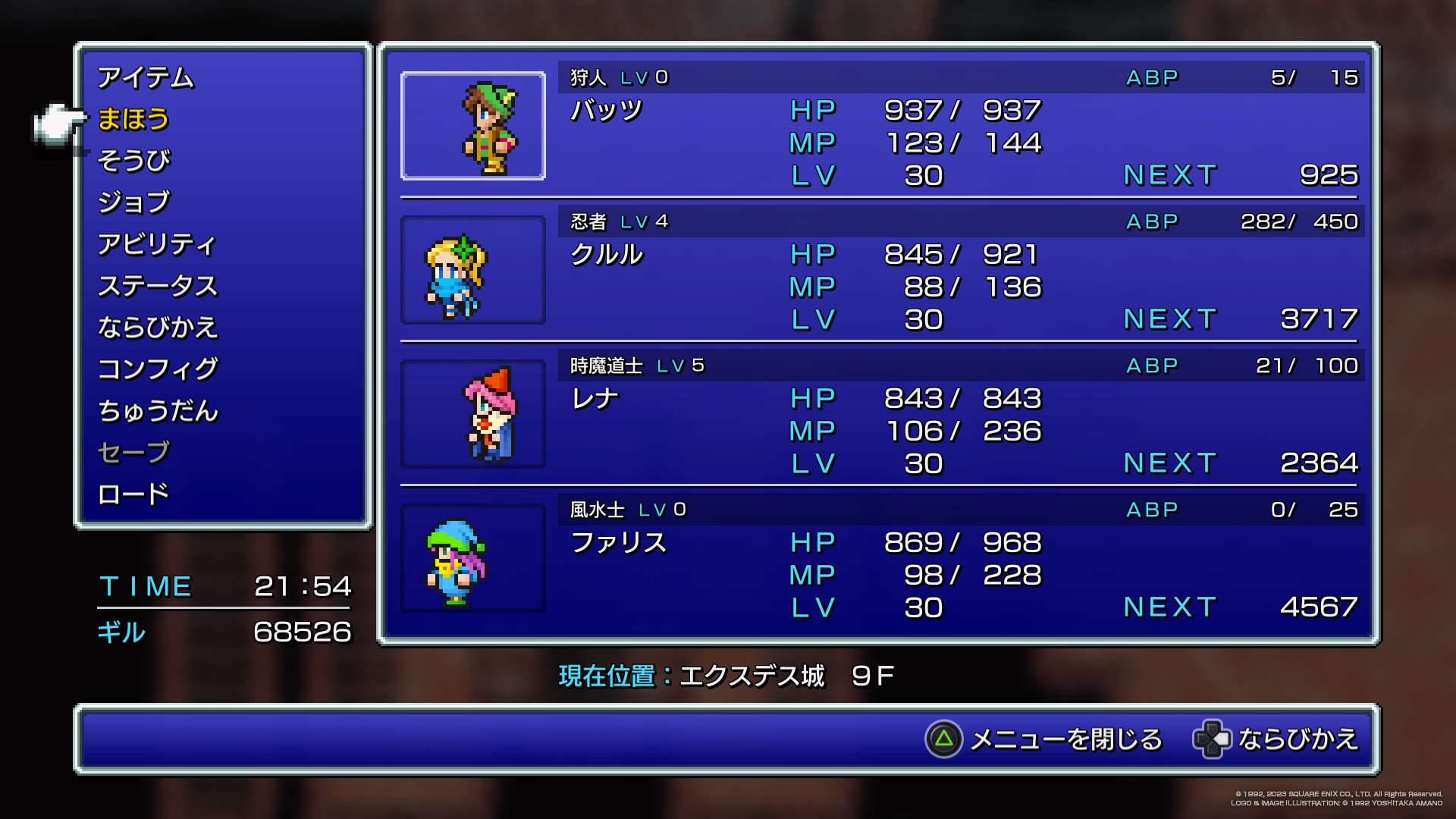Image resolution: width=1456 pixels, height=819 pixels.
Task: Select ファリス the geomancer's portrait
Action: click(x=473, y=558)
